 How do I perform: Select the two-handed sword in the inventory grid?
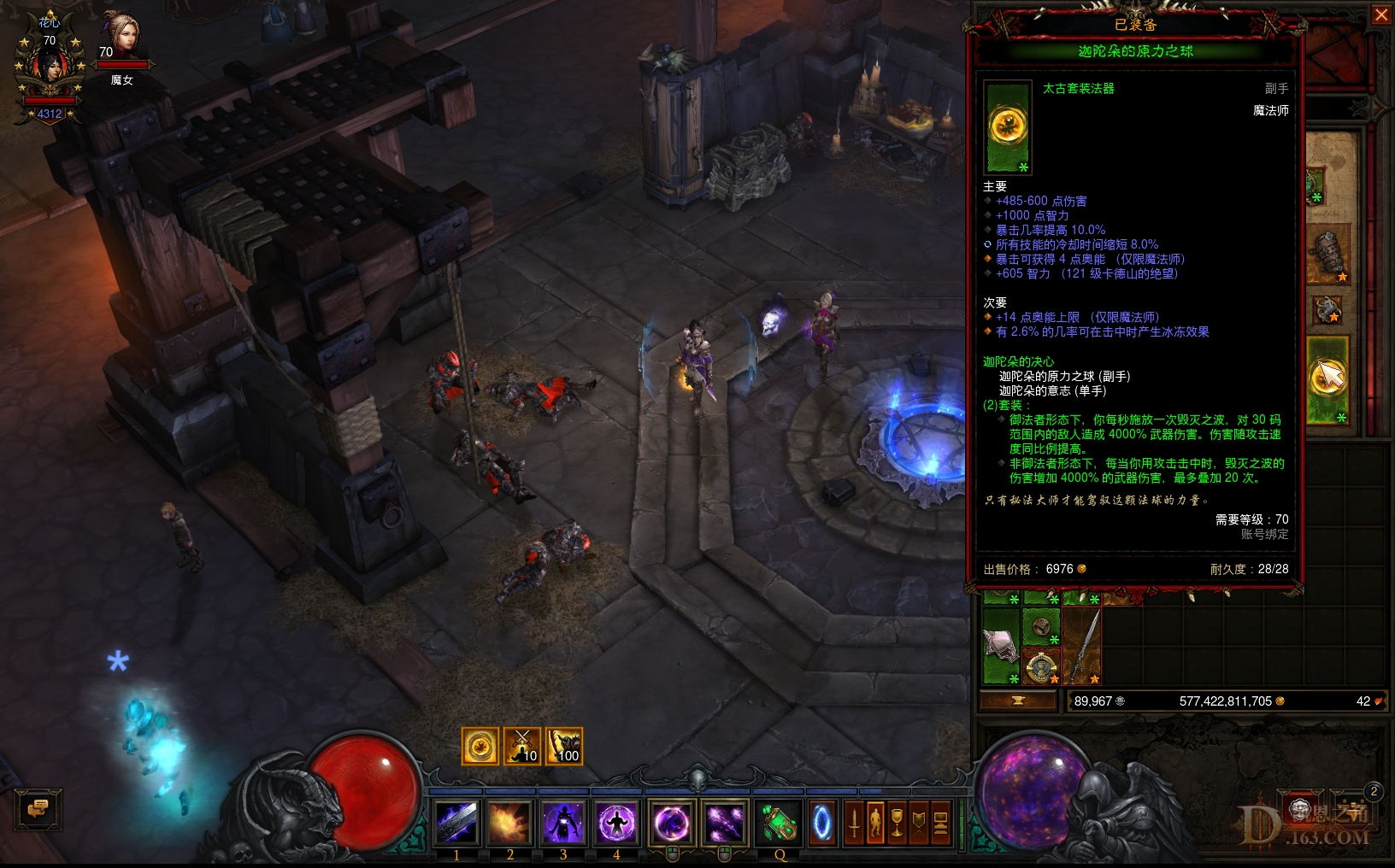[1082, 645]
